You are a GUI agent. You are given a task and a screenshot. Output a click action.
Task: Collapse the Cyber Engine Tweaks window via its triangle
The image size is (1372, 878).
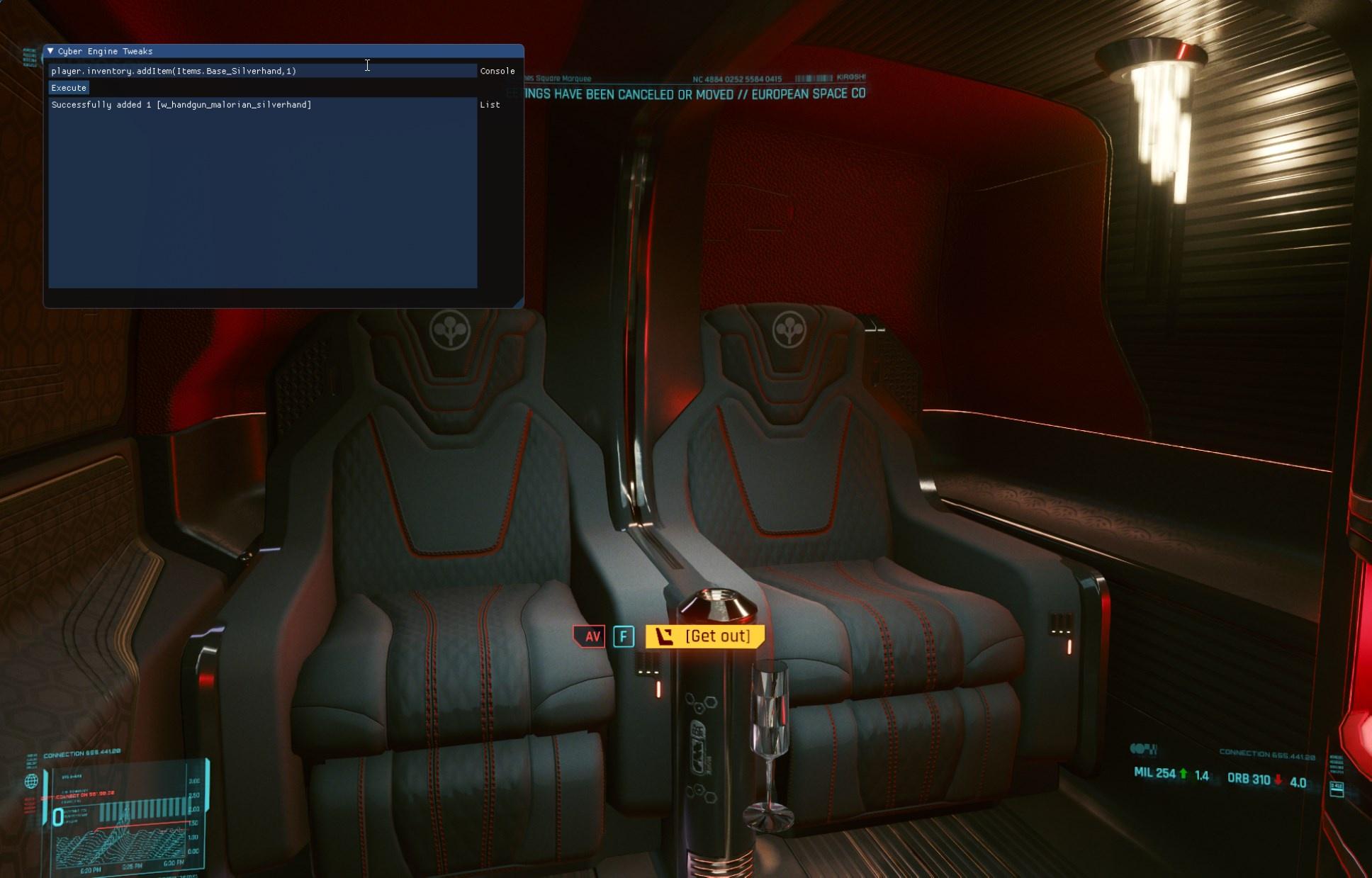click(50, 51)
